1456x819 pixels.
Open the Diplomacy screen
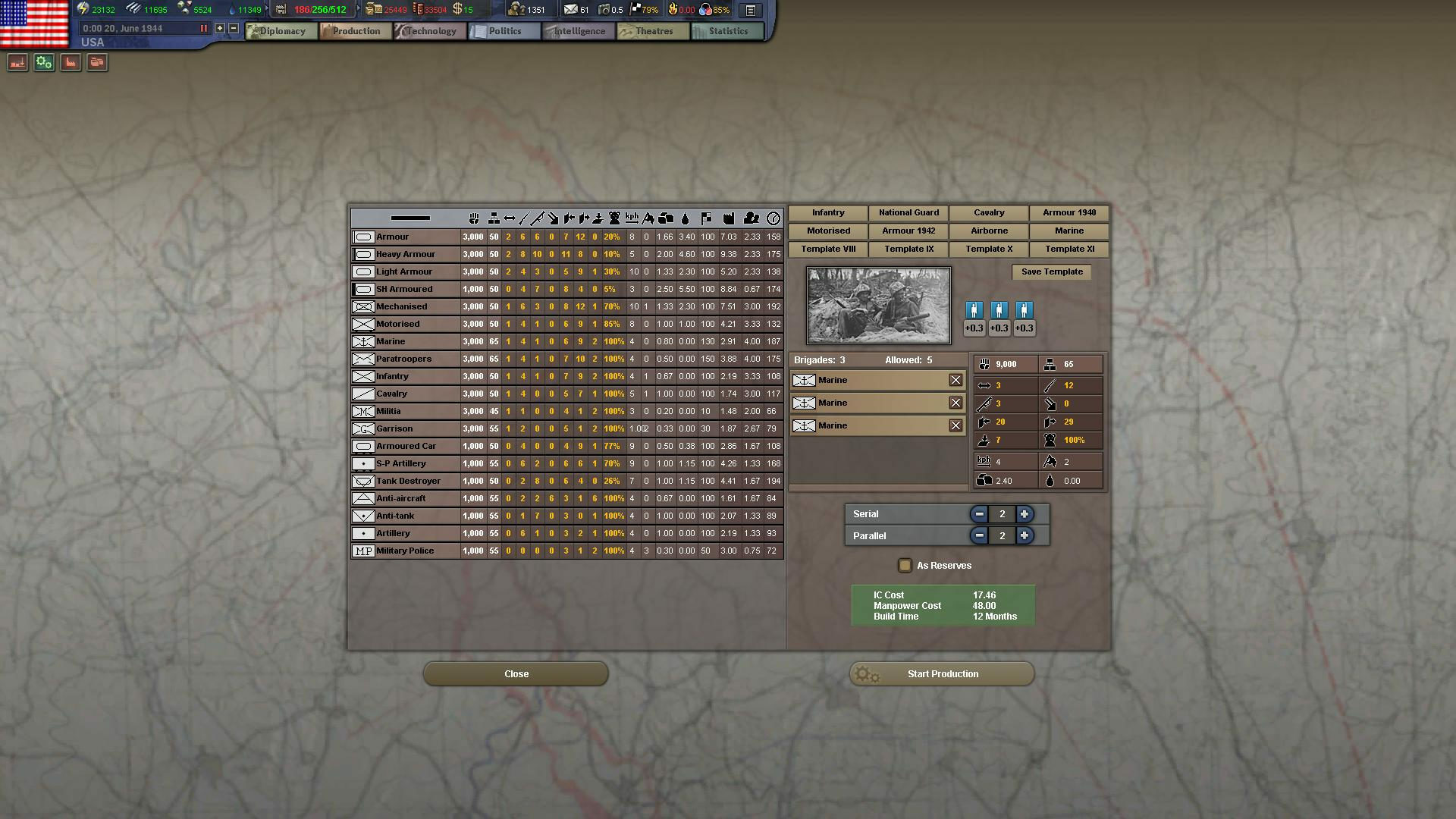(x=281, y=31)
